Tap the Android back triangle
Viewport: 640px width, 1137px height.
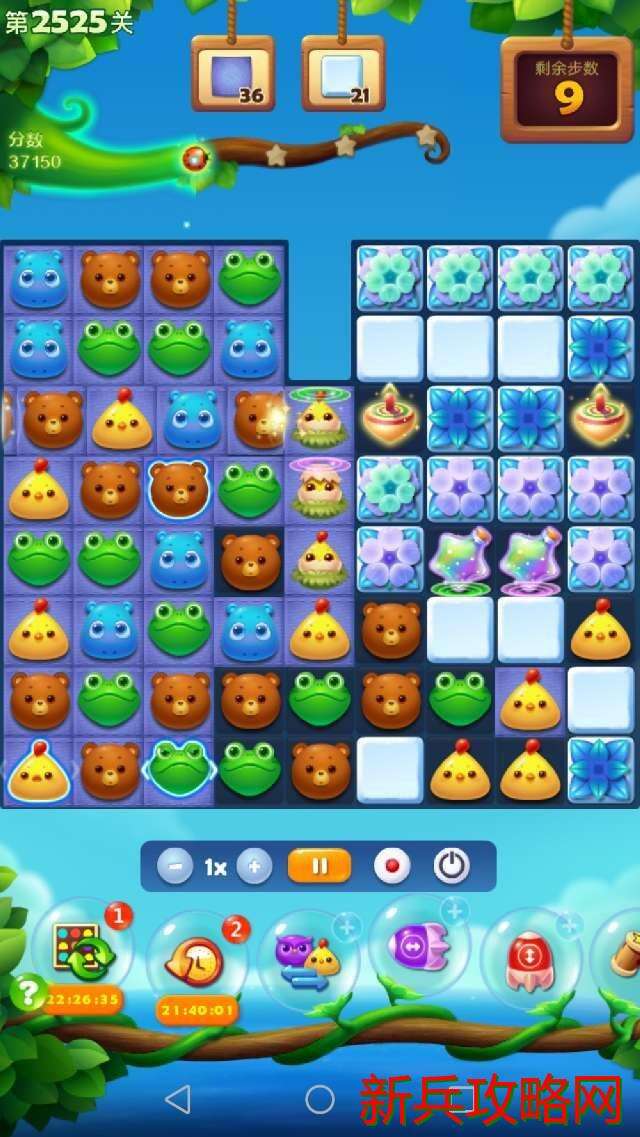(177, 1100)
